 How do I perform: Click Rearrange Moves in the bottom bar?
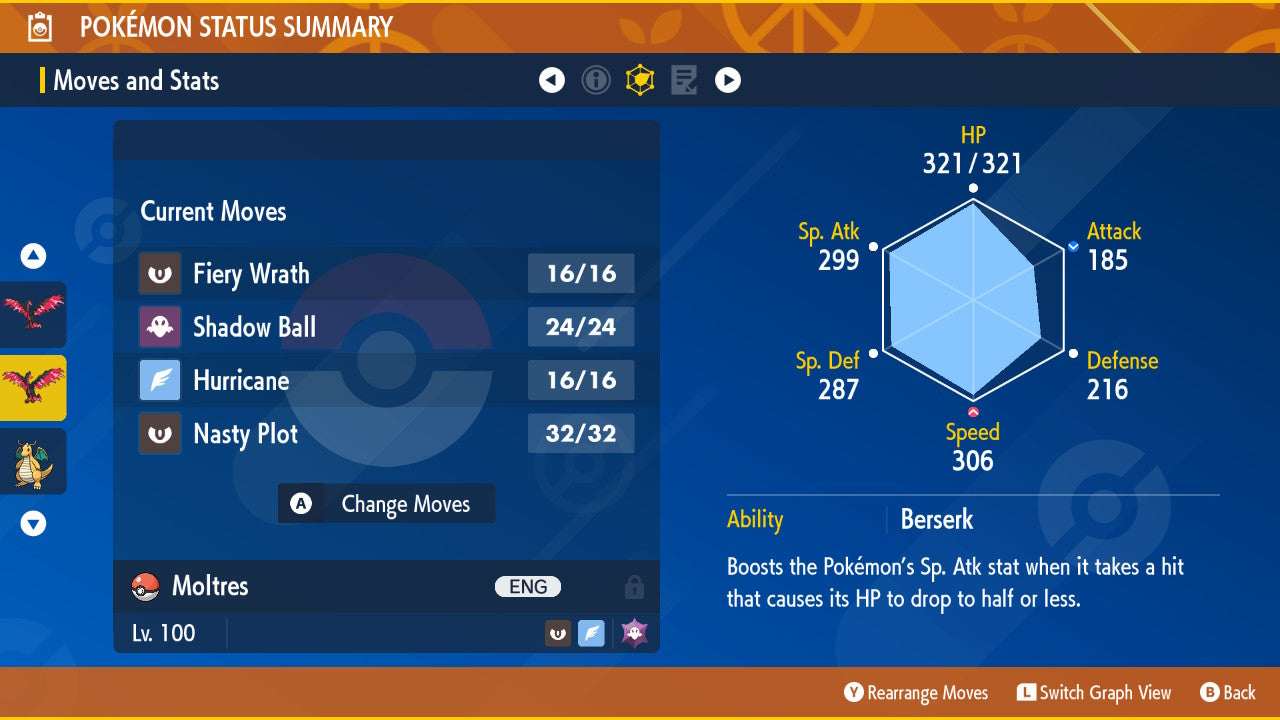pos(916,693)
